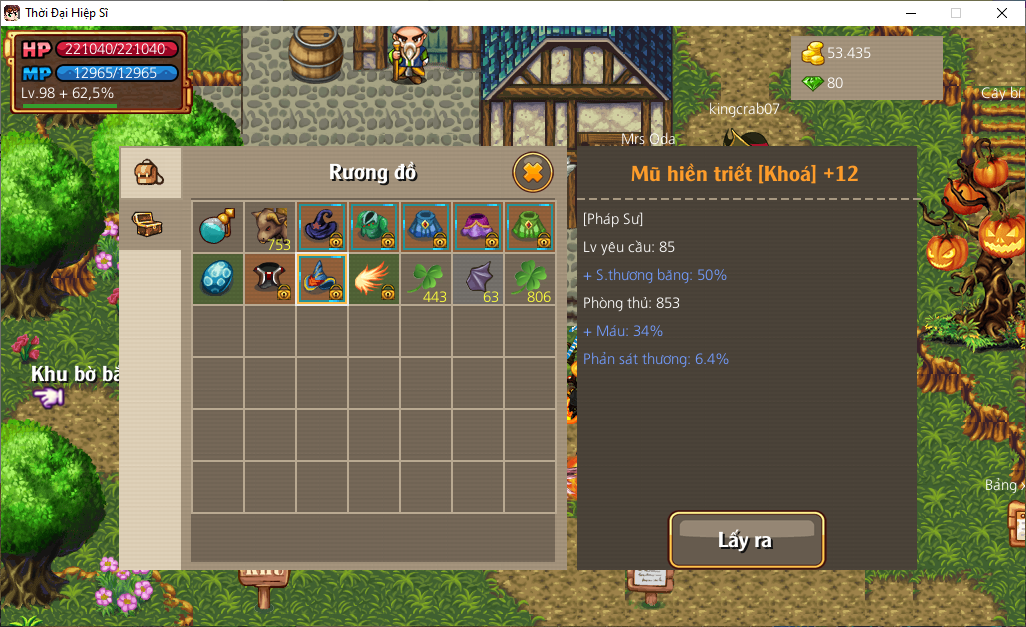Close the Rương đồ chest window
Viewport: 1026px width, 627px height.
click(x=533, y=173)
